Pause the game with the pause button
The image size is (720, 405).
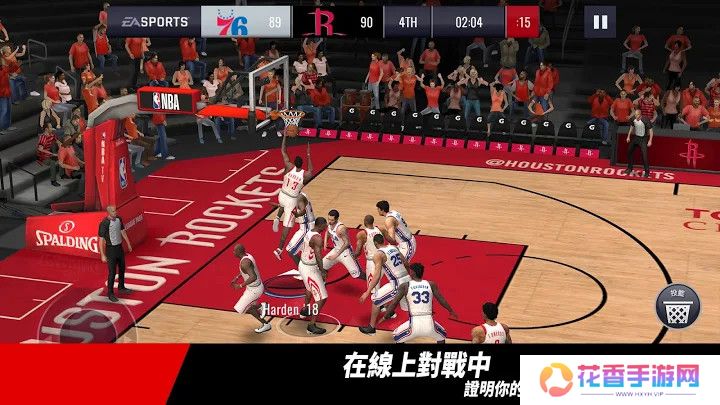(x=600, y=21)
